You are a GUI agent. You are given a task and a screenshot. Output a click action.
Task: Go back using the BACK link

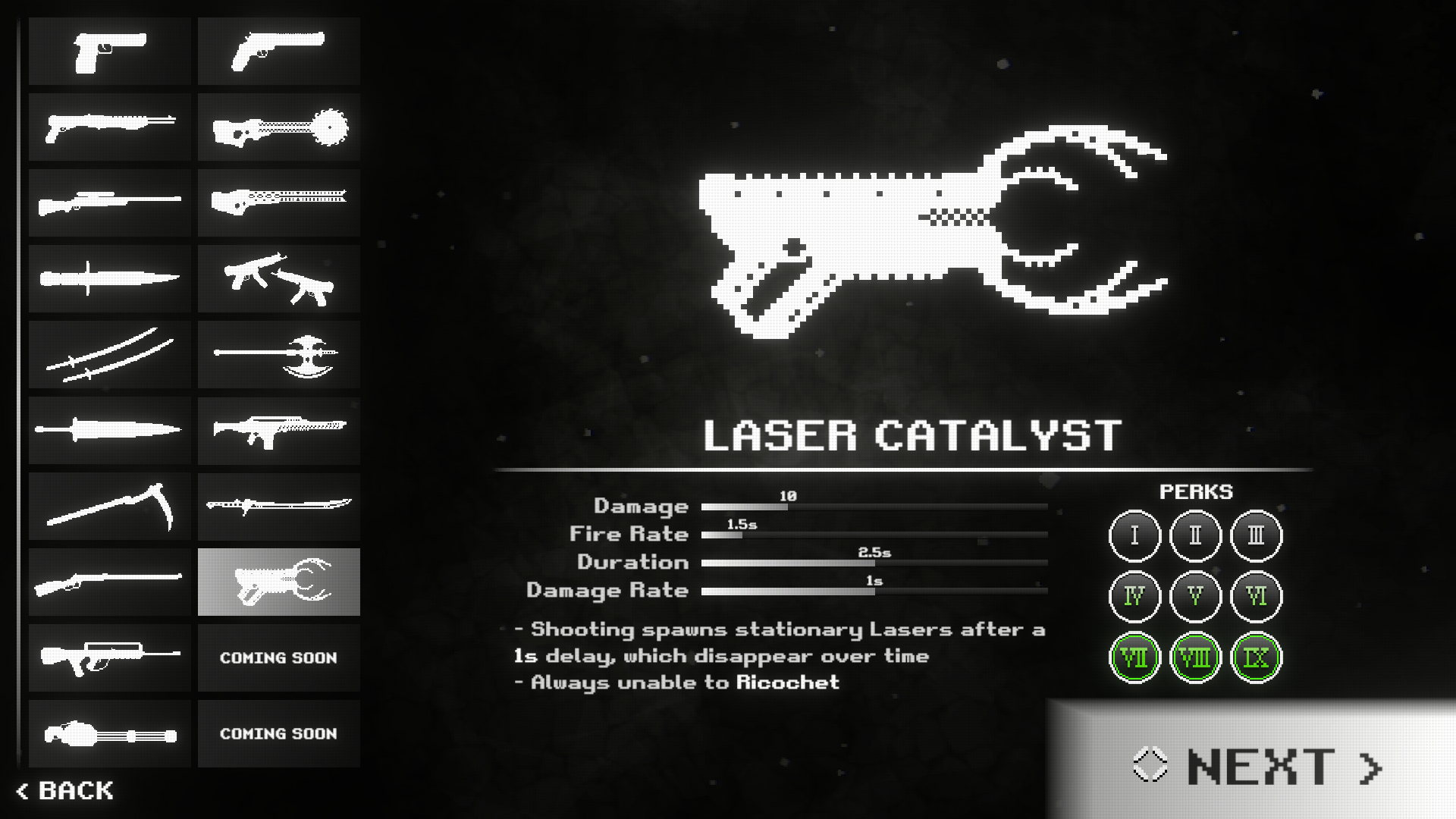click(x=64, y=791)
